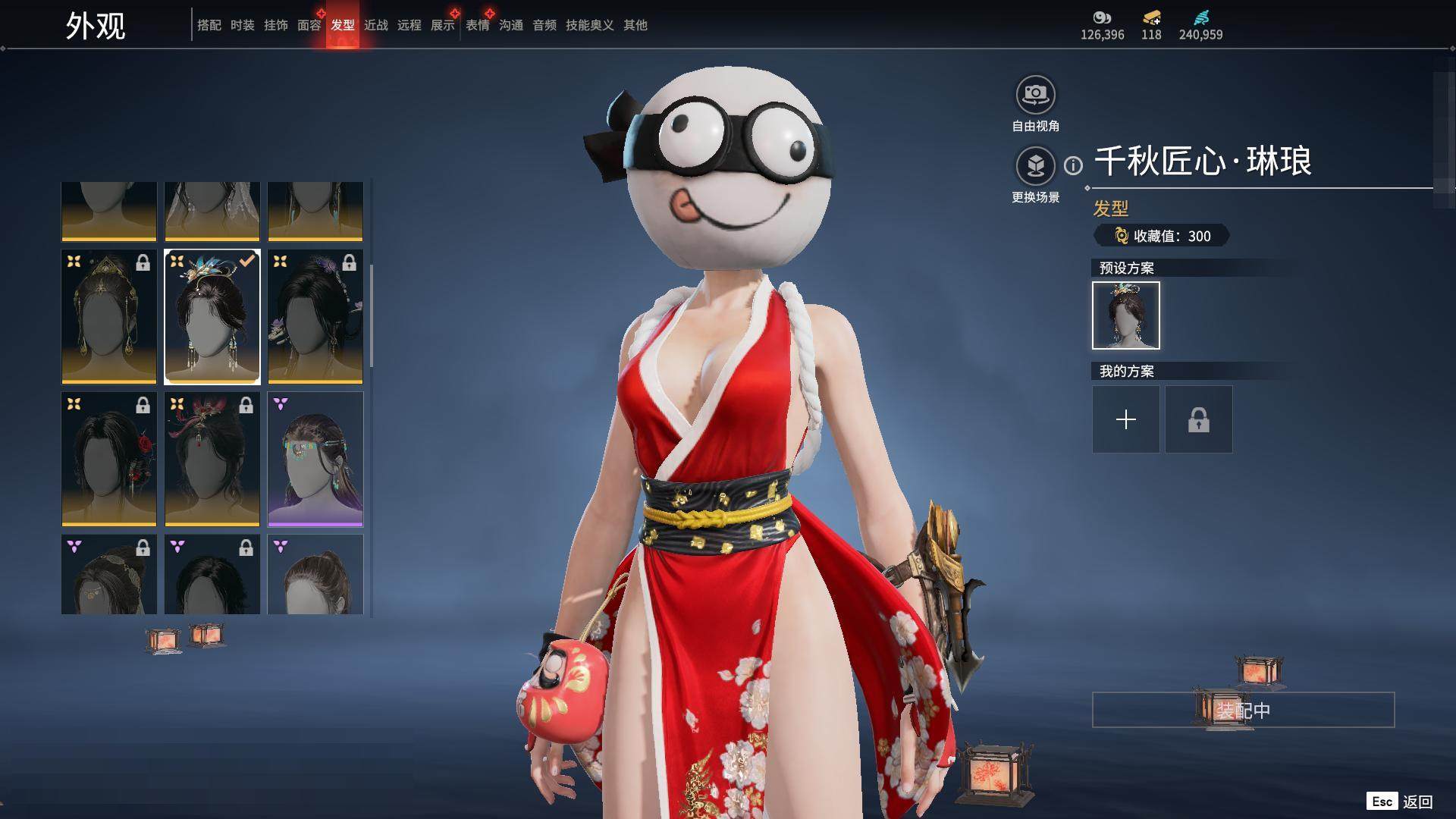
Task: Switch to the 音频 tab
Action: coord(544,25)
